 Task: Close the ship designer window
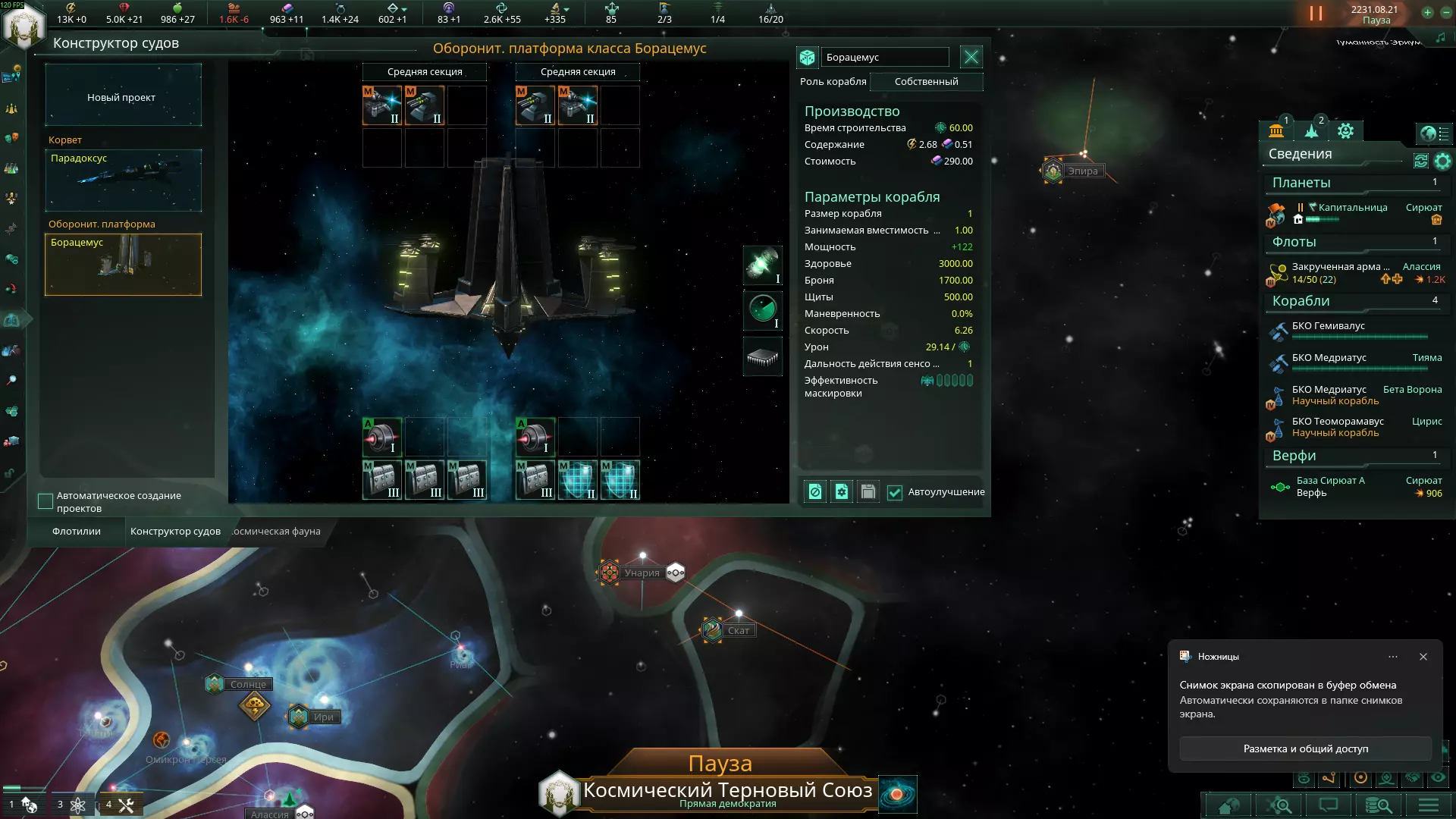[x=971, y=57]
